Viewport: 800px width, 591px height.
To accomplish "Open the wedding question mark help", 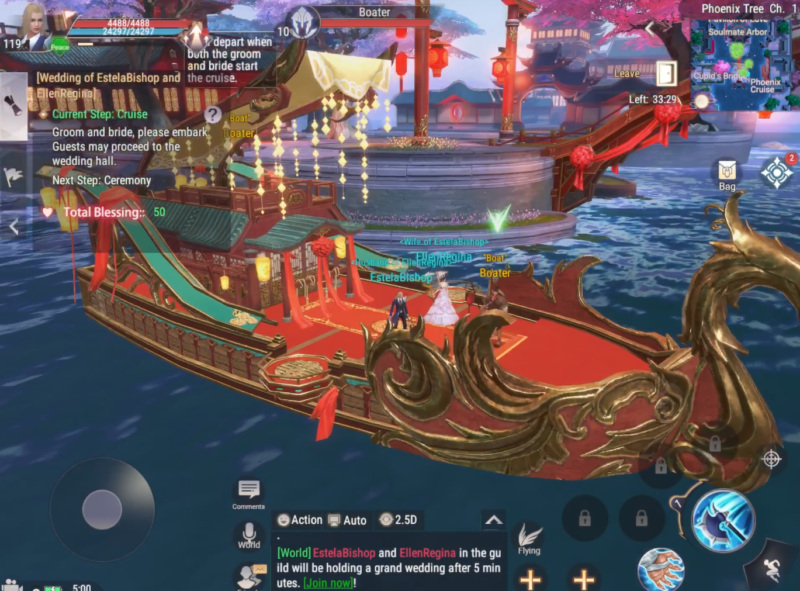I will point(213,115).
